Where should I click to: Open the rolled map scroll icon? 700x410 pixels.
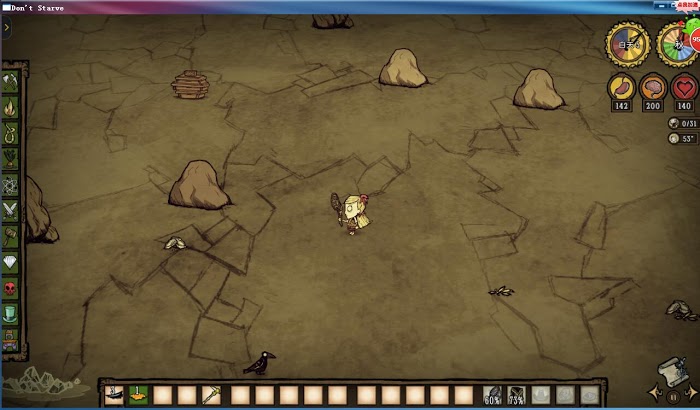(671, 371)
